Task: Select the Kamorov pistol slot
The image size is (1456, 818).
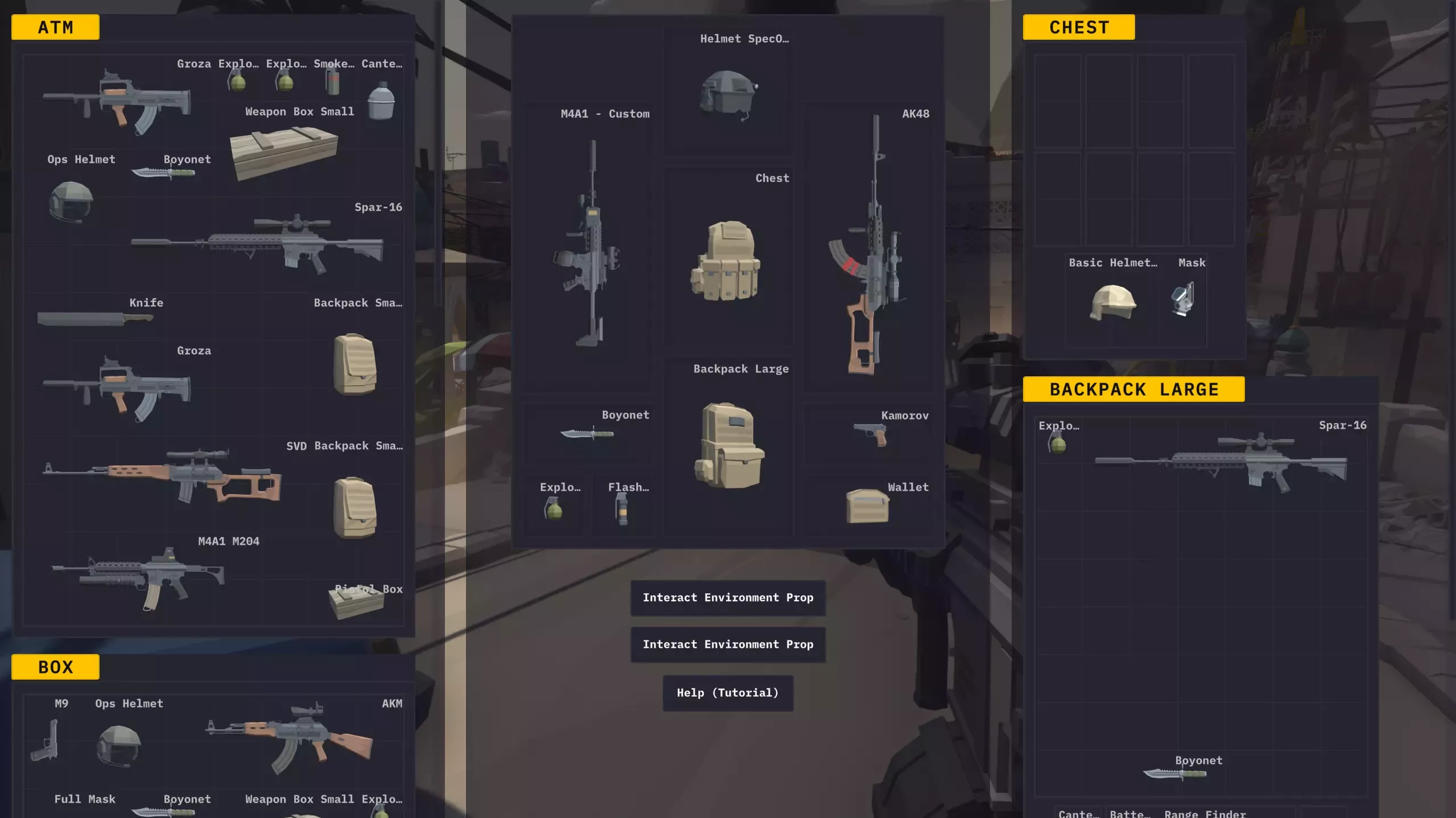Action: [x=869, y=434]
